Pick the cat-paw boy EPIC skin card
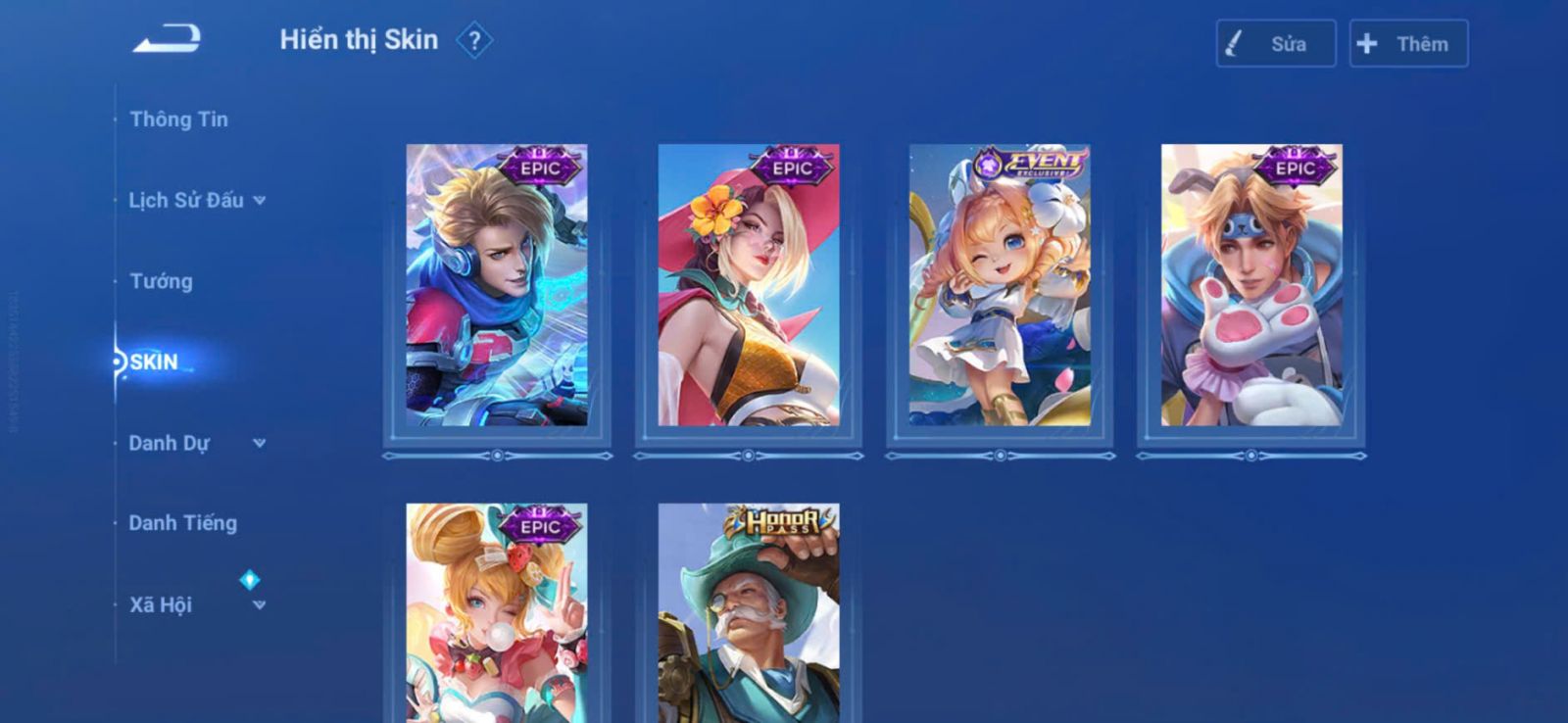The height and width of the screenshot is (723, 1568). pos(1251,285)
